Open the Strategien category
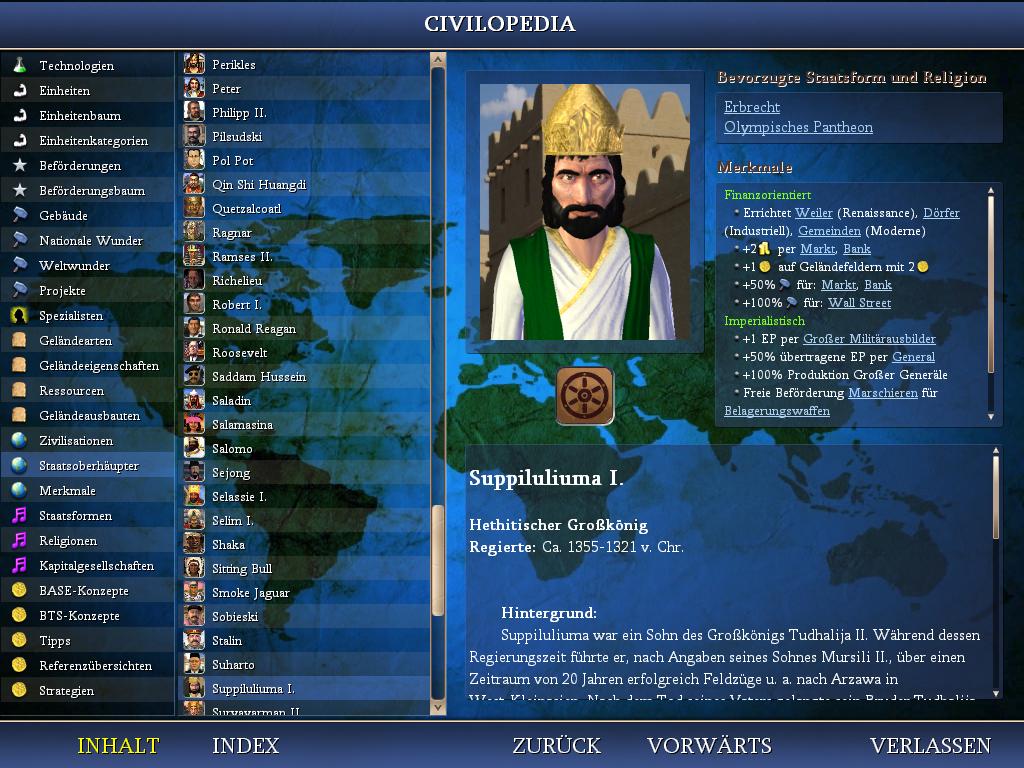This screenshot has width=1024, height=768. (x=67, y=690)
